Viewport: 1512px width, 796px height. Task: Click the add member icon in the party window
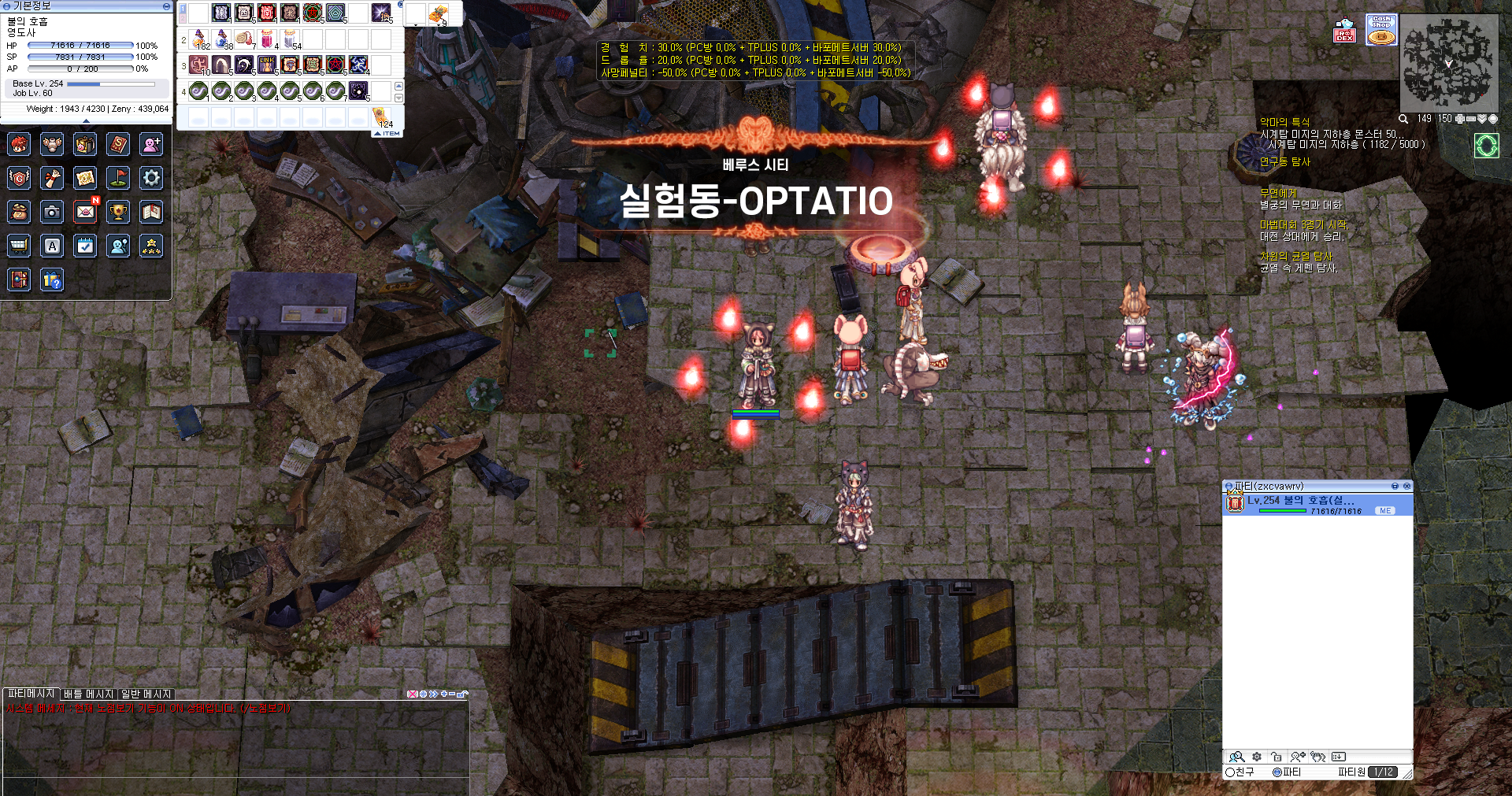click(1298, 757)
